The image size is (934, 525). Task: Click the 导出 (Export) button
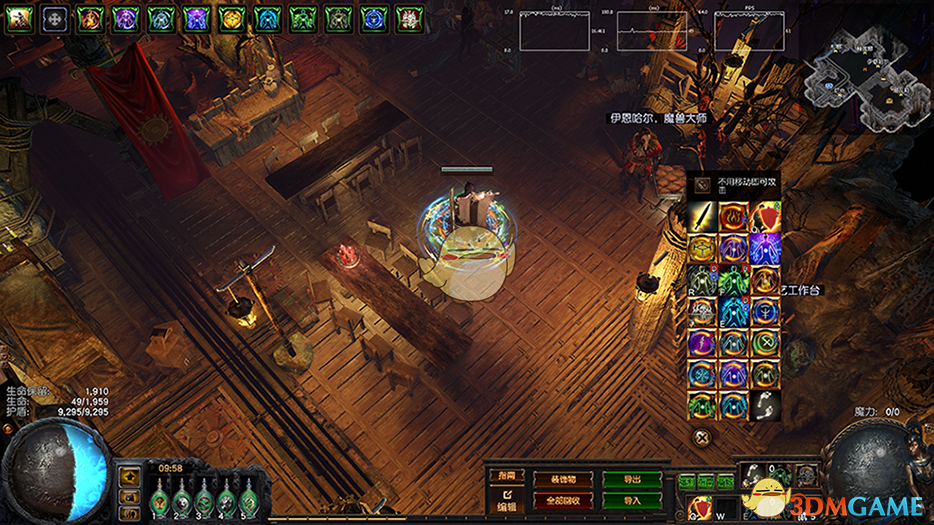pyautogui.click(x=631, y=480)
